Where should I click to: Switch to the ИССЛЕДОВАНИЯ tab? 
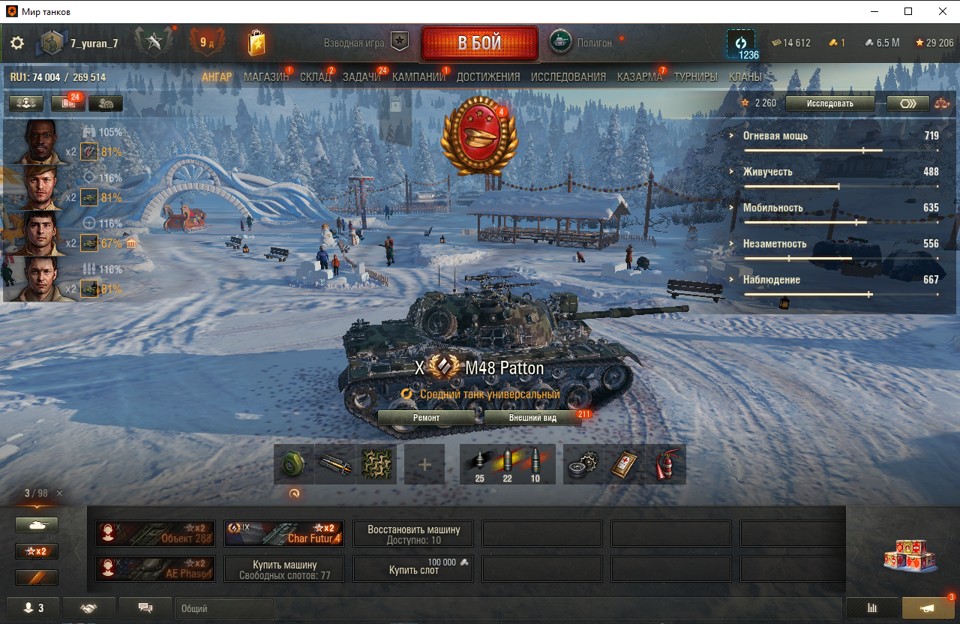click(x=568, y=77)
